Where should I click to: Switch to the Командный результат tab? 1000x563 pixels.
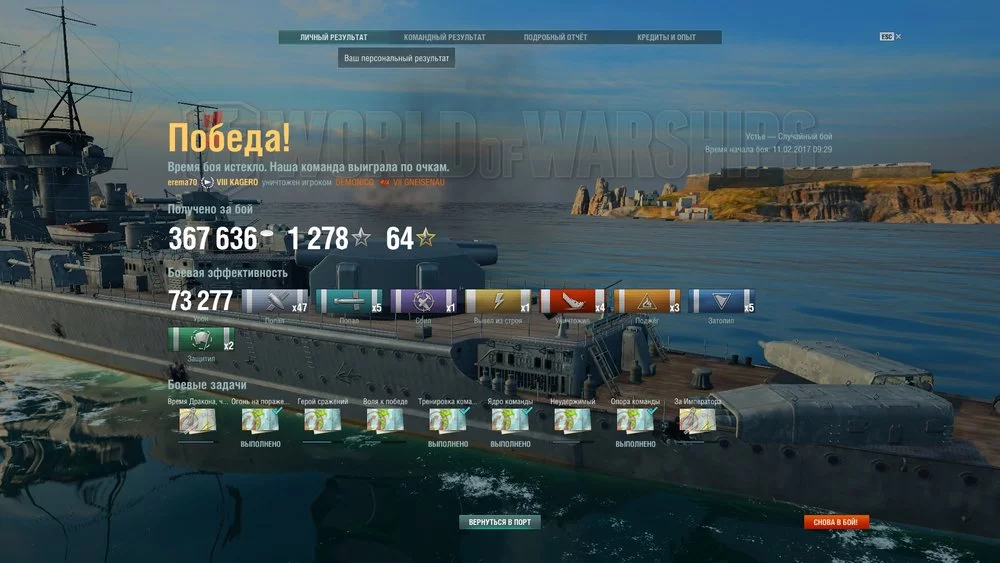444,38
